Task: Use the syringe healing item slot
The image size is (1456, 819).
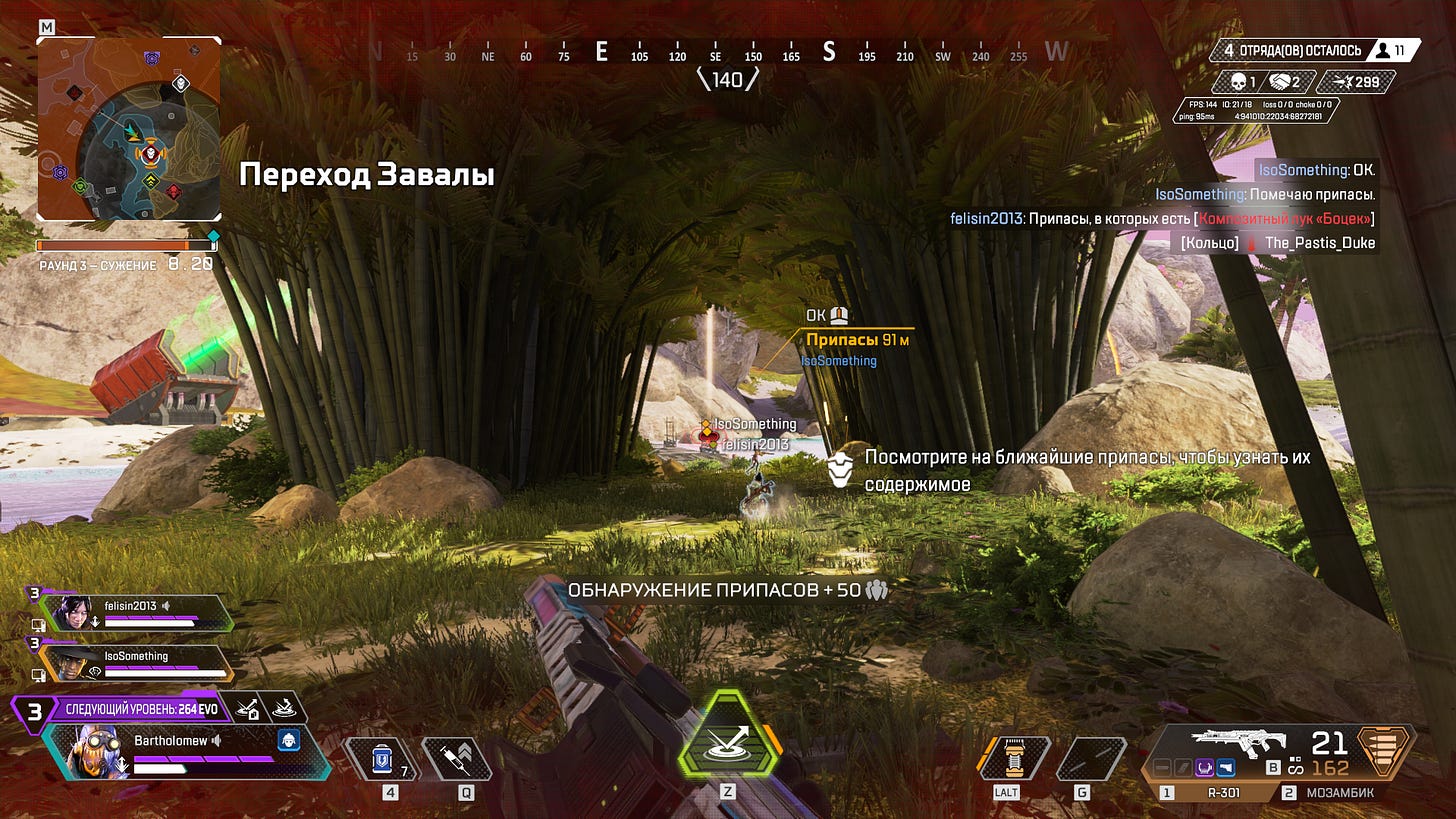Action: coord(457,759)
